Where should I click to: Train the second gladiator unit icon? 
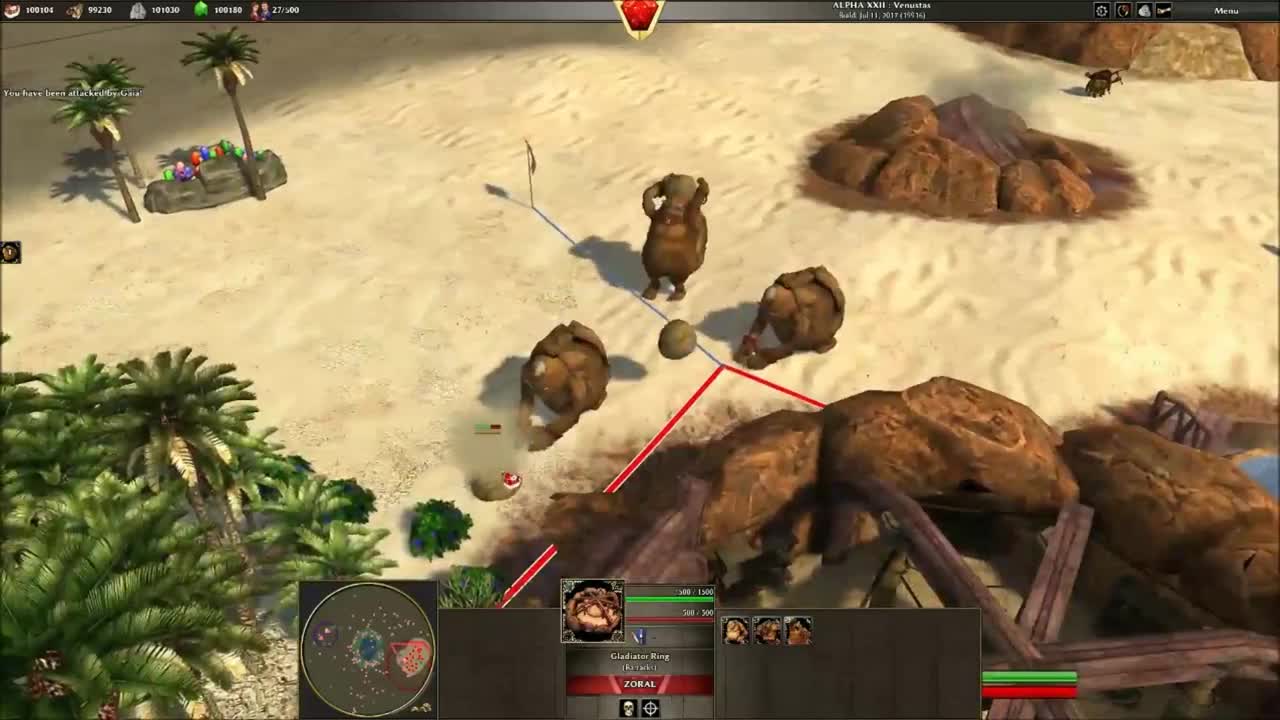(767, 630)
